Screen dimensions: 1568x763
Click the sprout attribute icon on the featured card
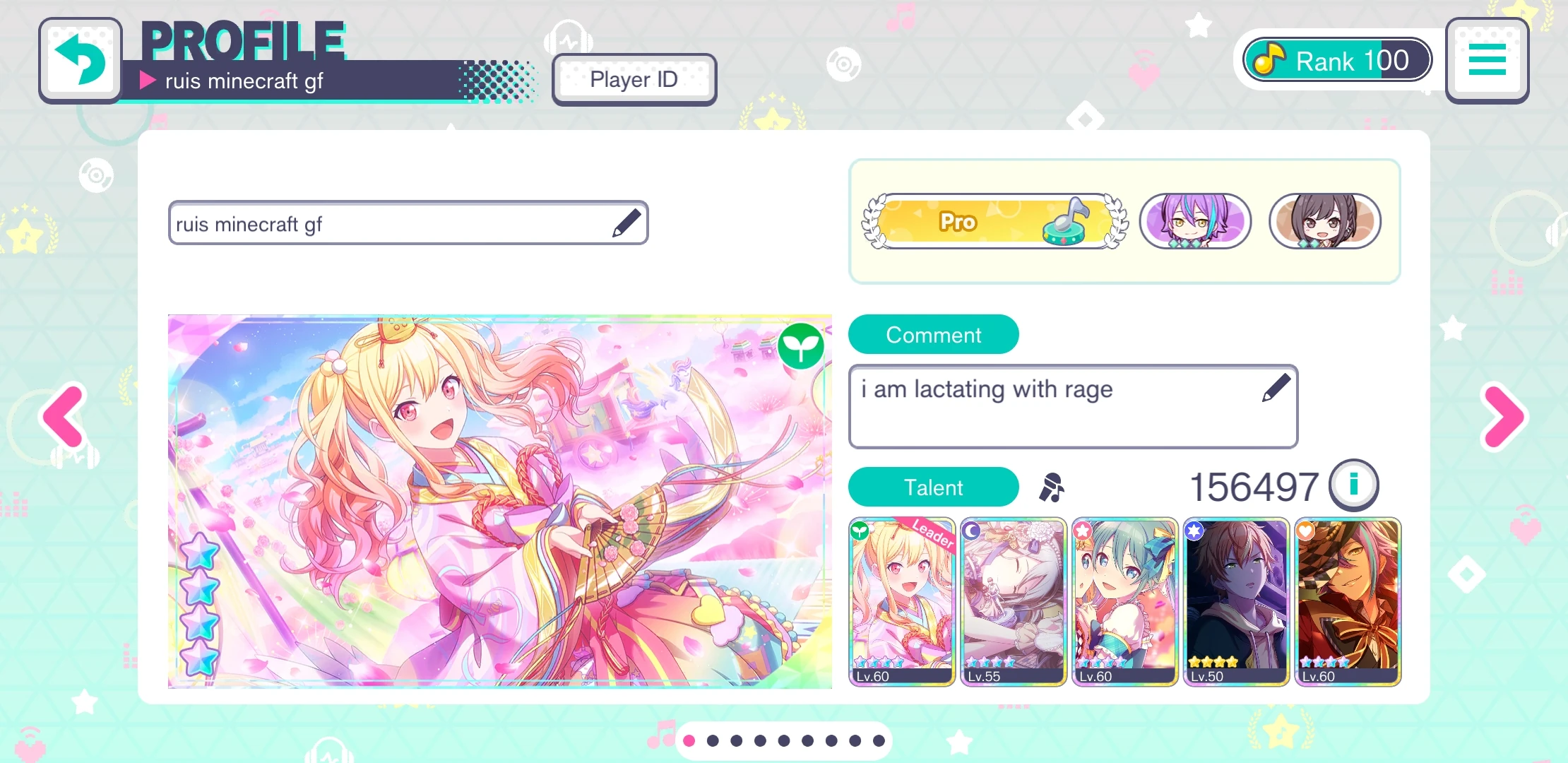tap(802, 346)
